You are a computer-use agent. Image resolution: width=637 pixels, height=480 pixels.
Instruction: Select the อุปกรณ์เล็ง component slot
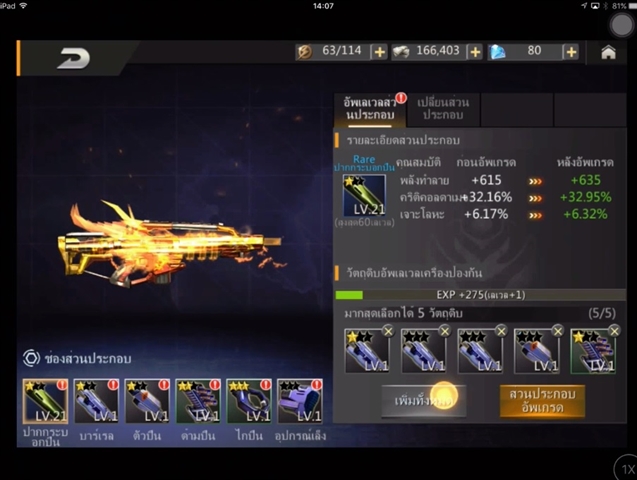(300, 401)
